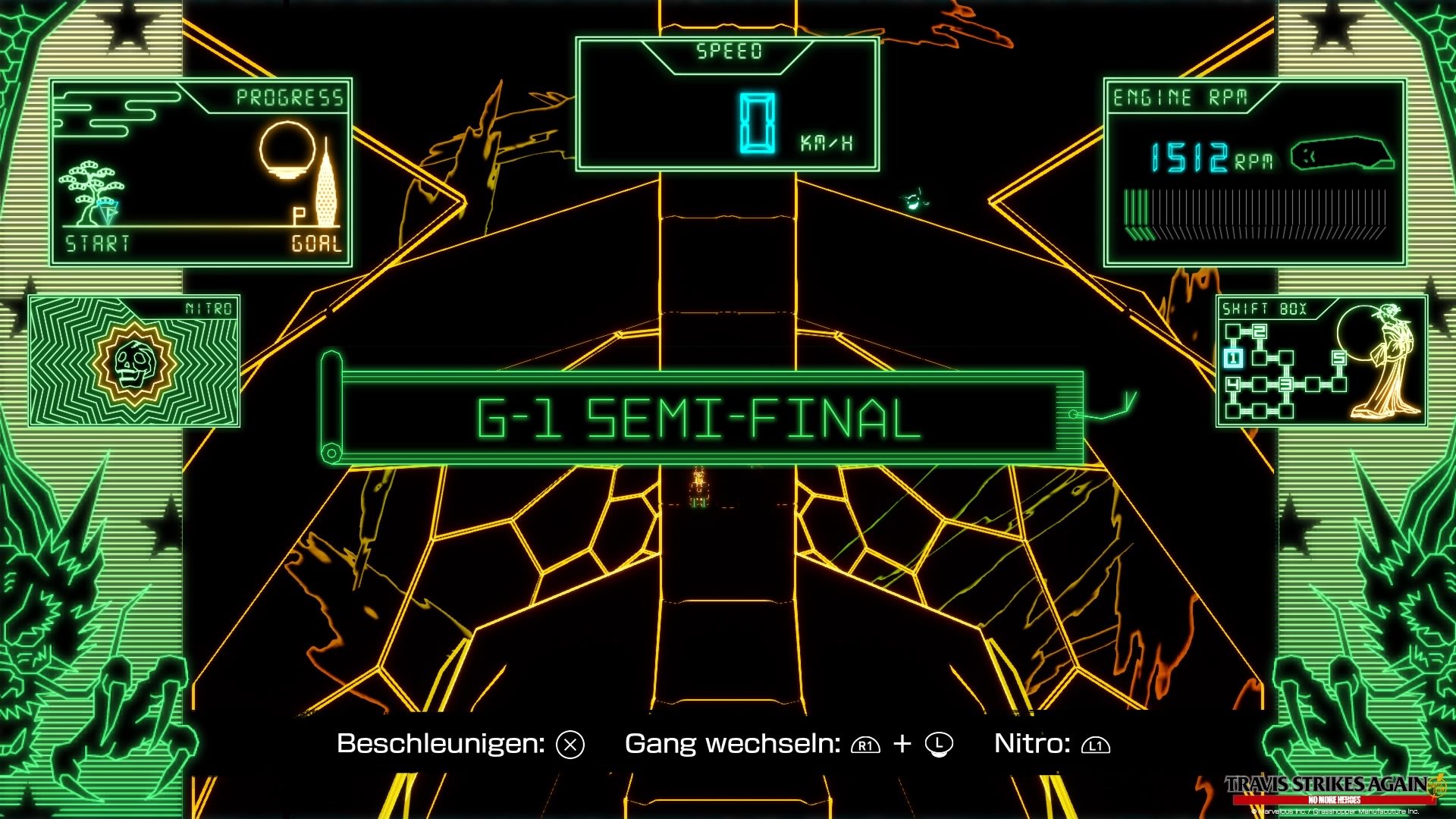The width and height of the screenshot is (1456, 819).
Task: Click the Nitro skull emblem
Action: coord(135,364)
